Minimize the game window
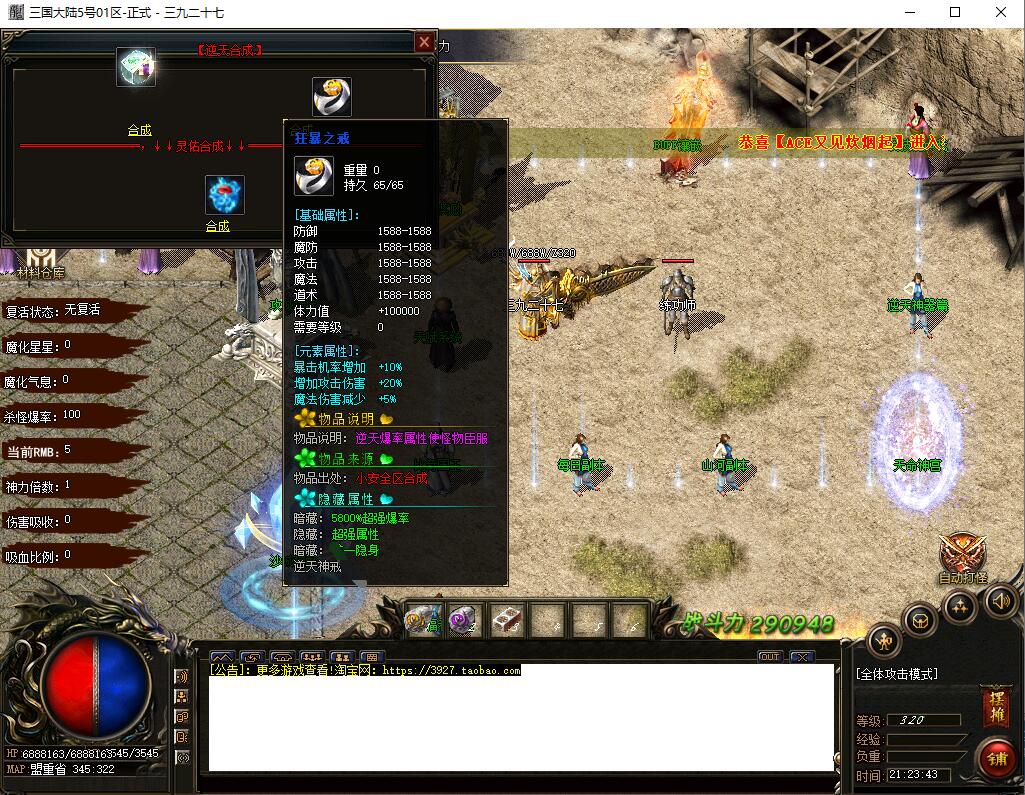The image size is (1025, 795). coord(909,13)
